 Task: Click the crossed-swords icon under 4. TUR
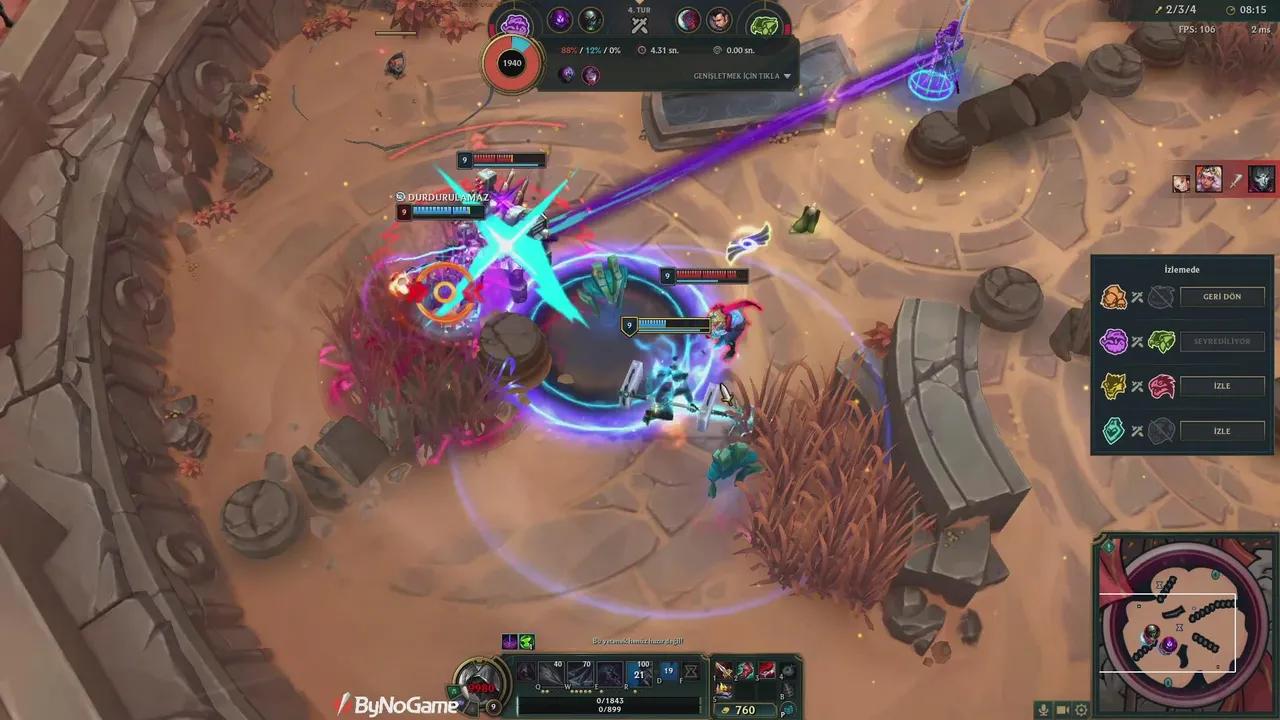(x=639, y=25)
